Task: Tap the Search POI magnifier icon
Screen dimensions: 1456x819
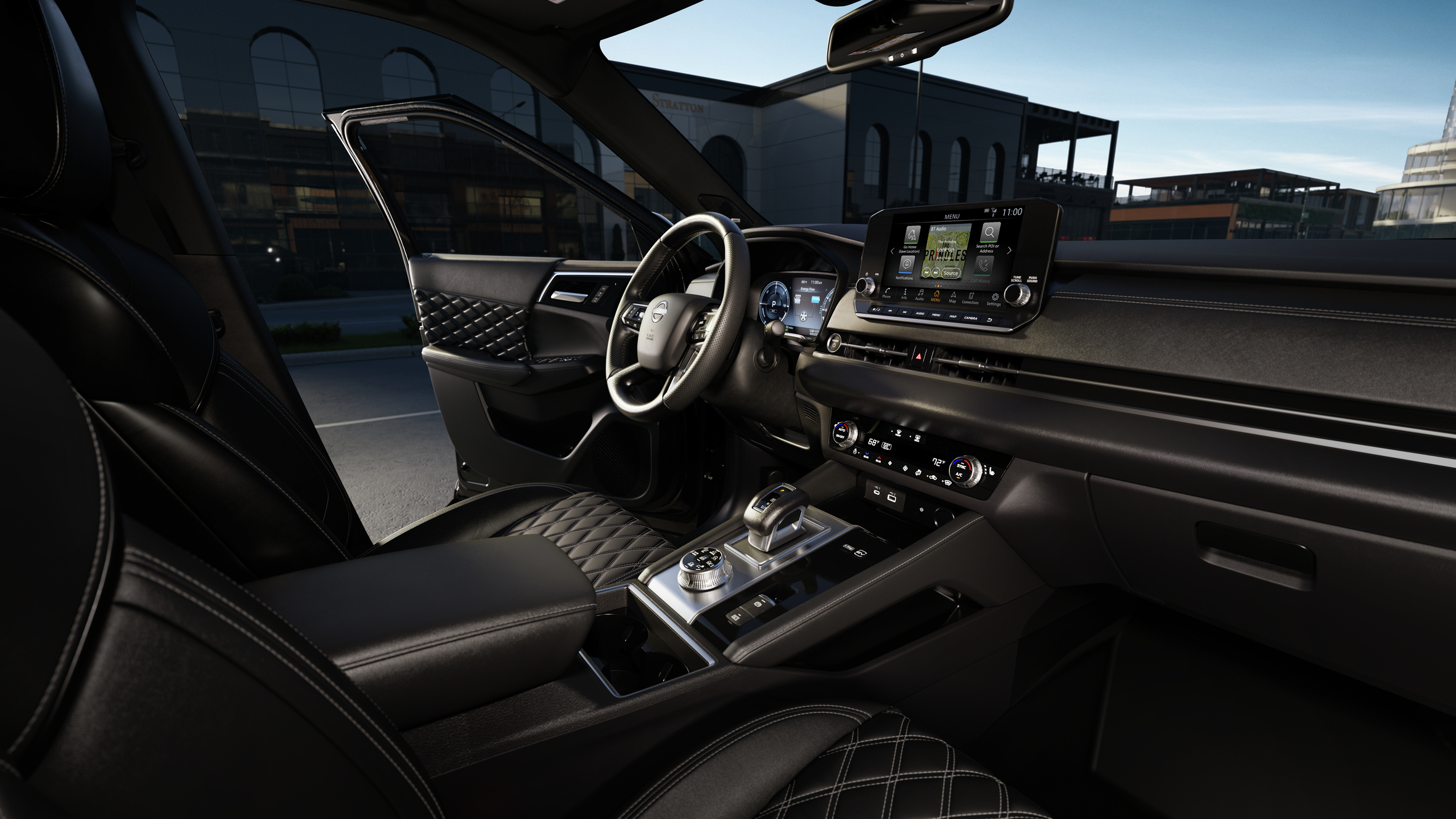Action: pos(990,233)
